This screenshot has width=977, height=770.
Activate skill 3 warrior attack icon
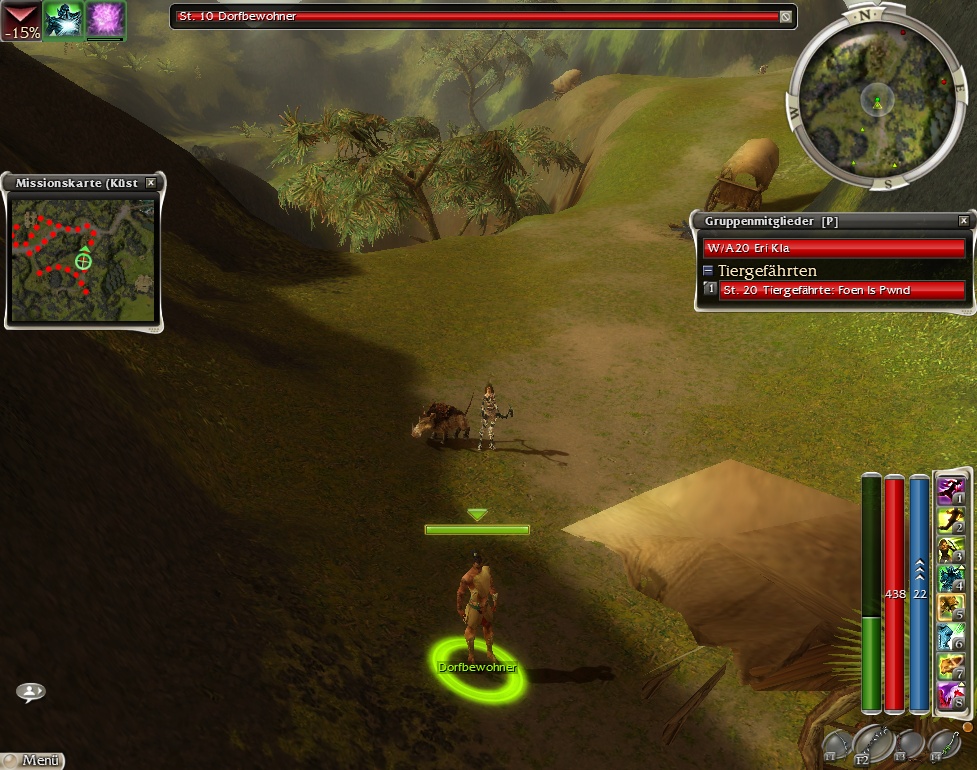click(x=952, y=549)
